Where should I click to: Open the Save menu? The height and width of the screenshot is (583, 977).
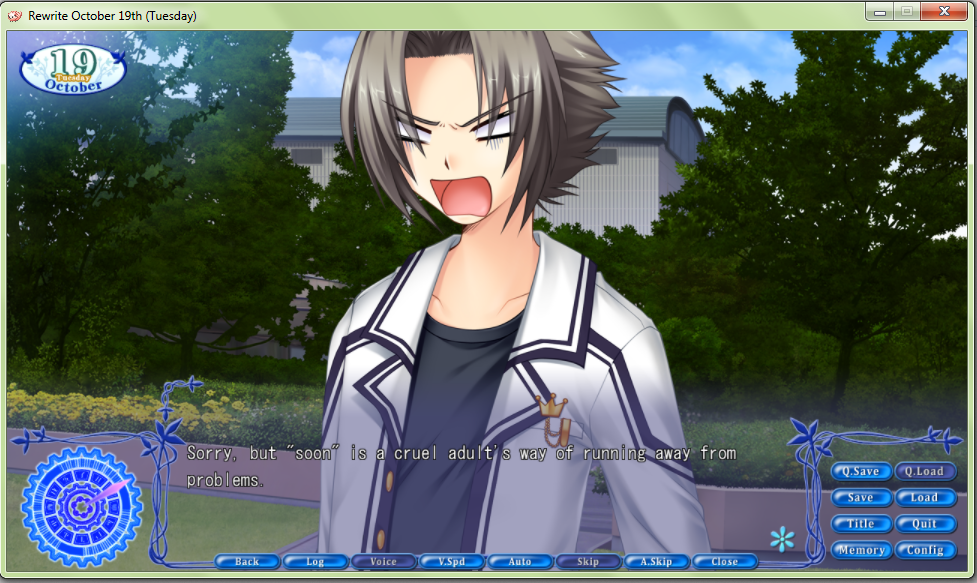[860, 497]
